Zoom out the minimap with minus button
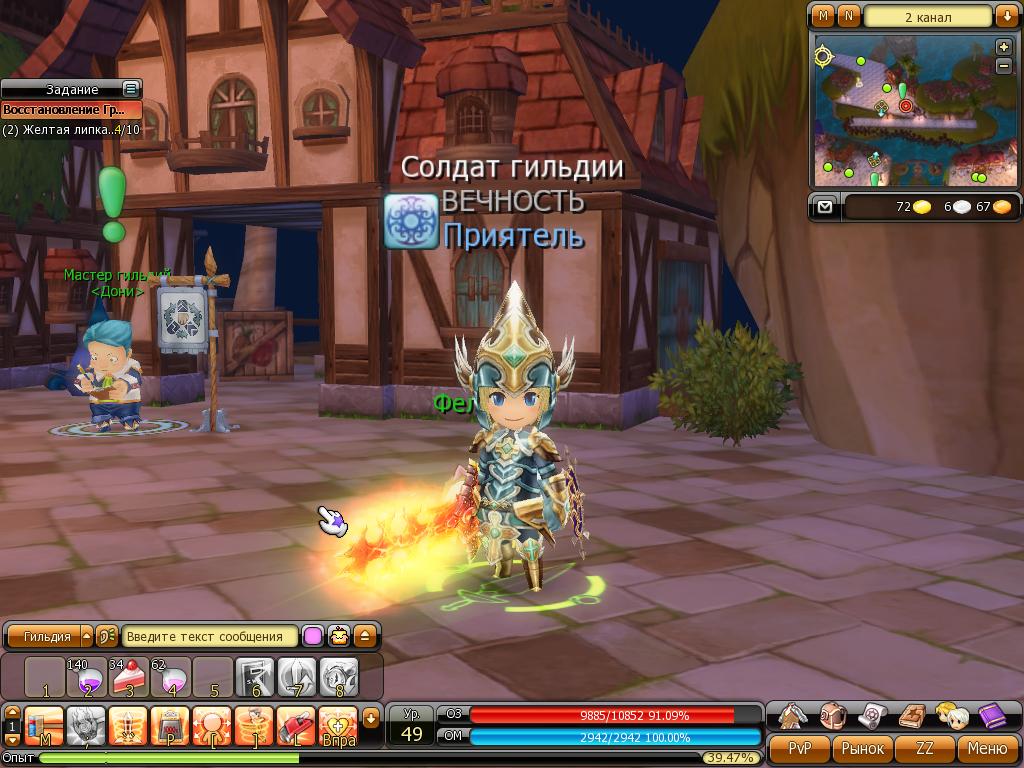The width and height of the screenshot is (1024, 768). [1004, 66]
